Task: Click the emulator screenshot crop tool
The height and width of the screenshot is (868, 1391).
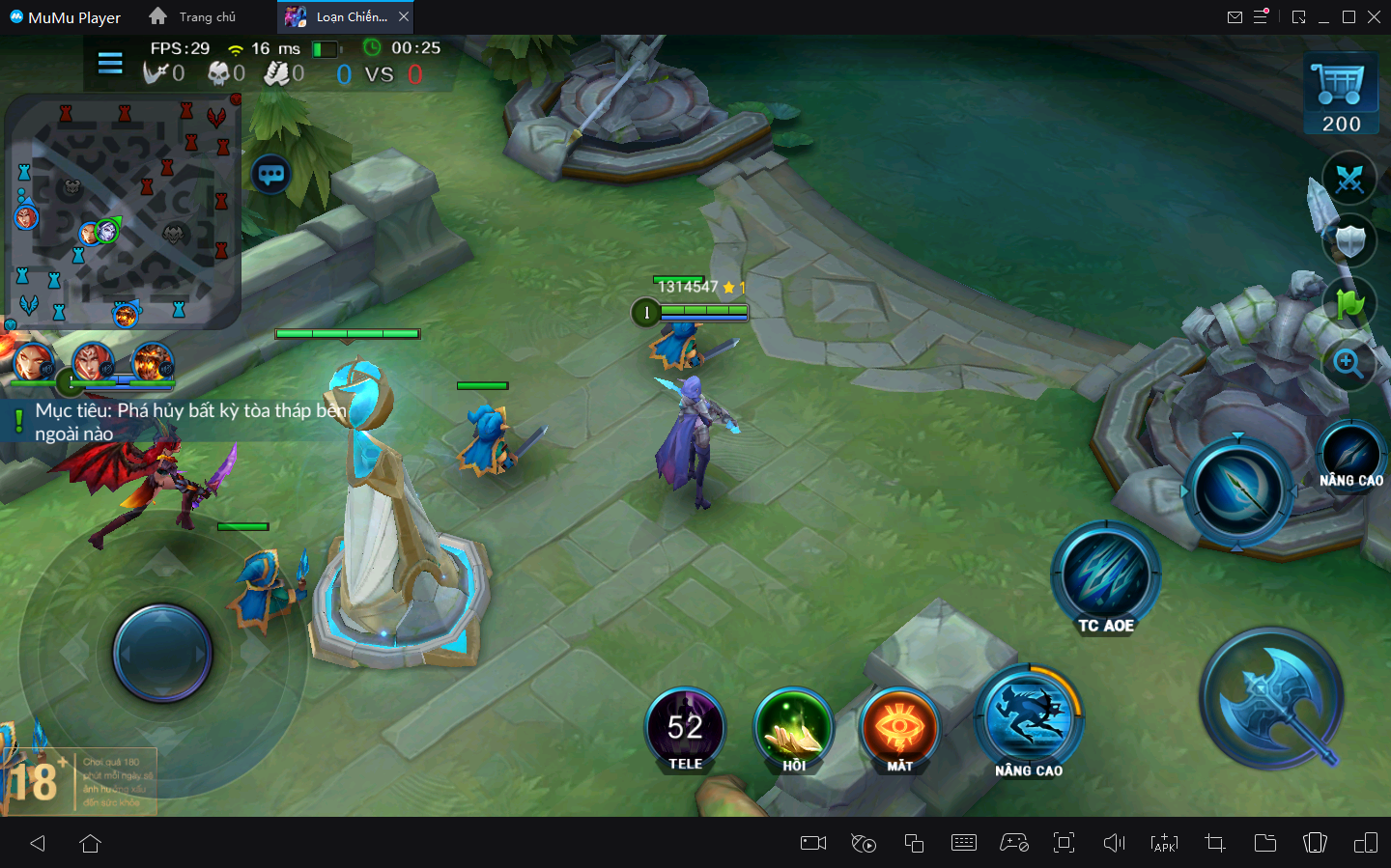Action: [x=1215, y=843]
